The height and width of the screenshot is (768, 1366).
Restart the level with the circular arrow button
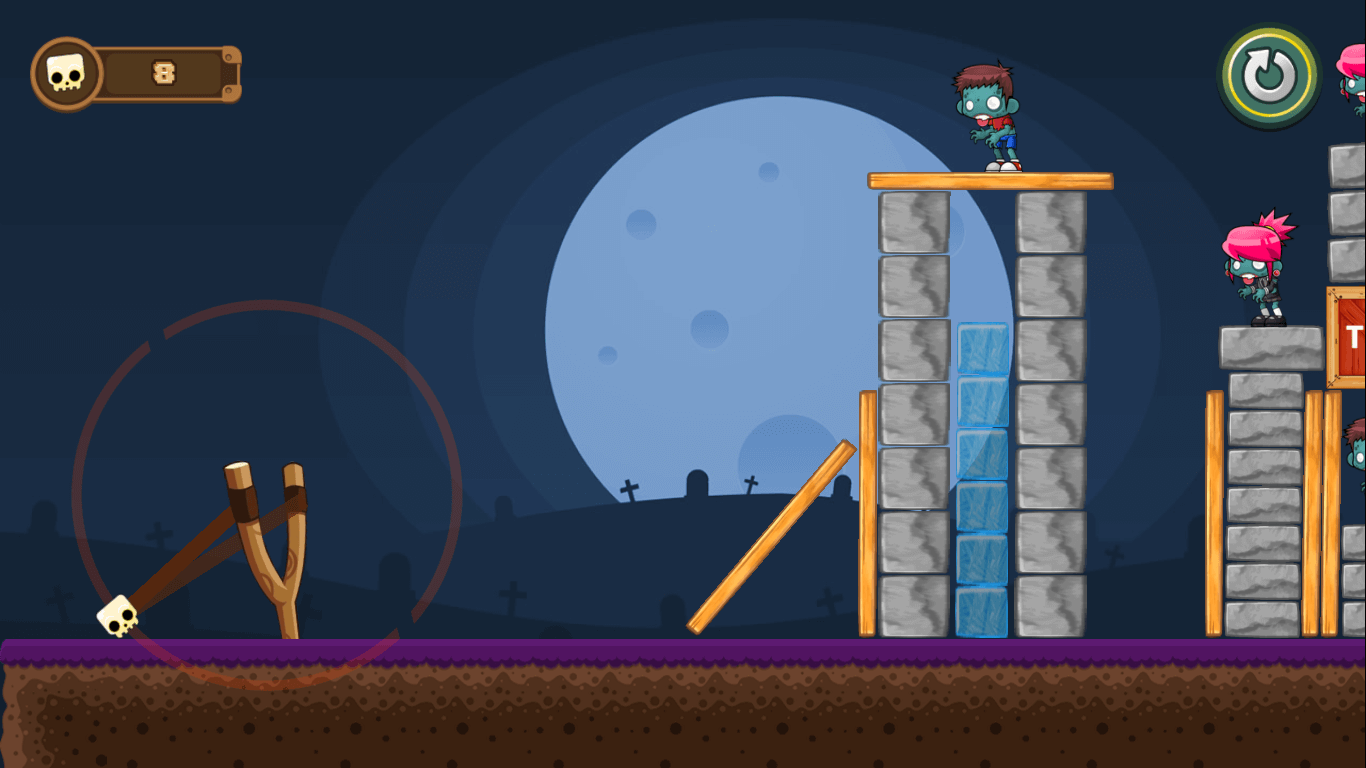point(1269,76)
